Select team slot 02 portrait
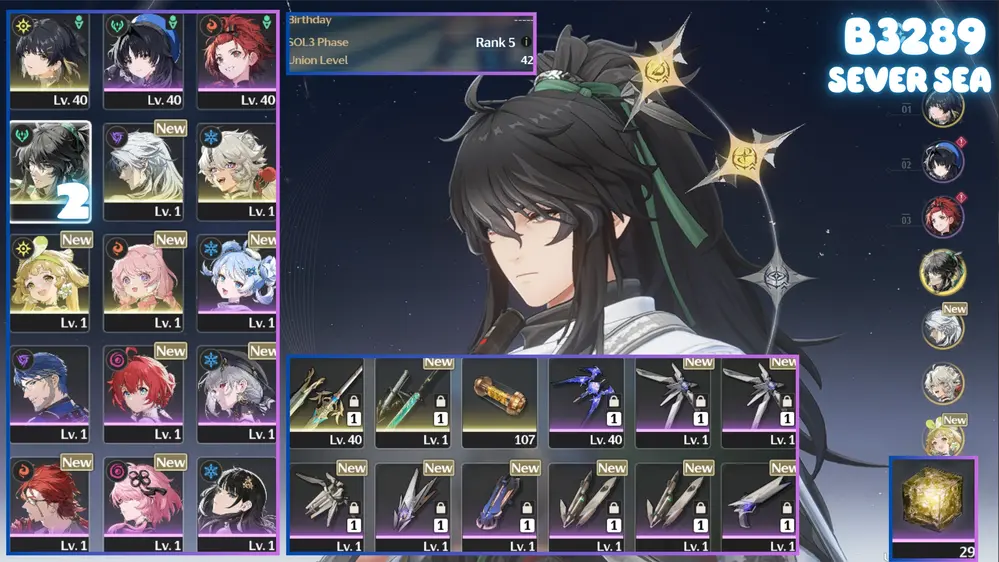Image resolution: width=999 pixels, height=562 pixels. click(x=942, y=163)
